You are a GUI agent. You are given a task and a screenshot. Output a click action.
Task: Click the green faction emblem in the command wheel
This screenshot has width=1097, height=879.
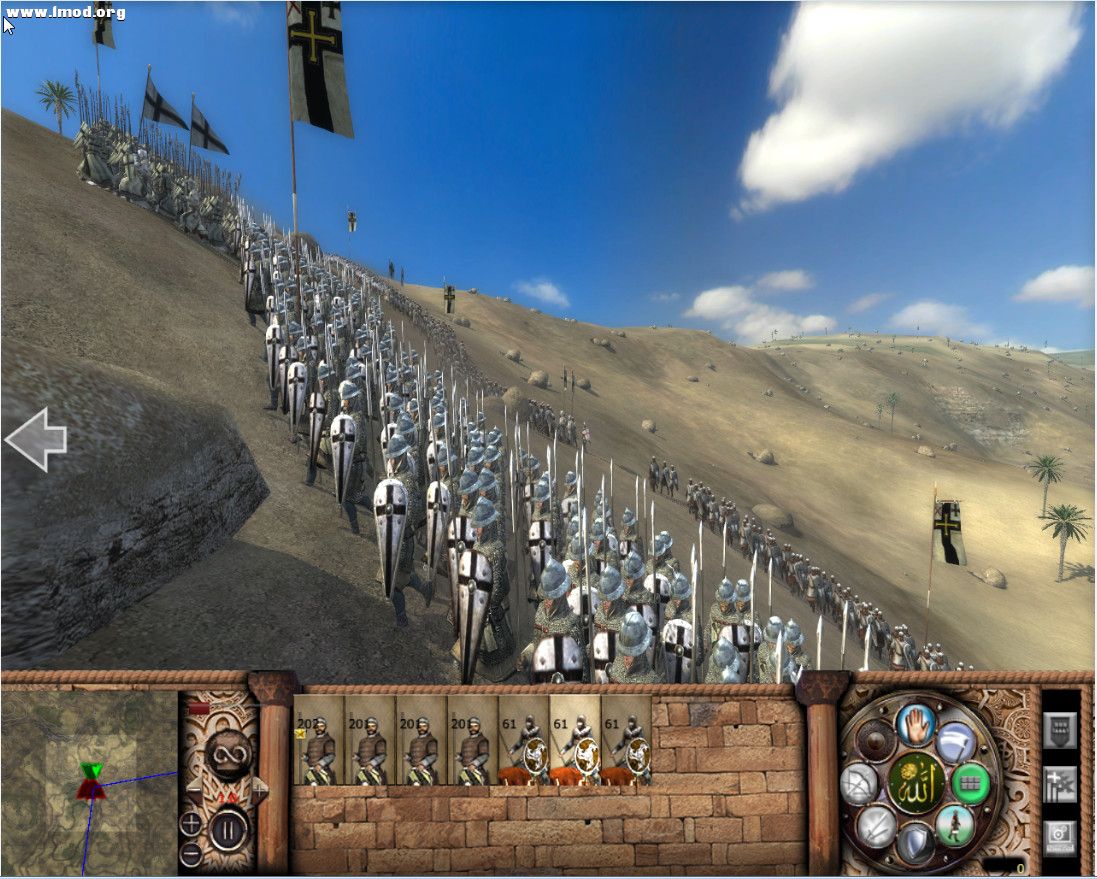pos(915,783)
